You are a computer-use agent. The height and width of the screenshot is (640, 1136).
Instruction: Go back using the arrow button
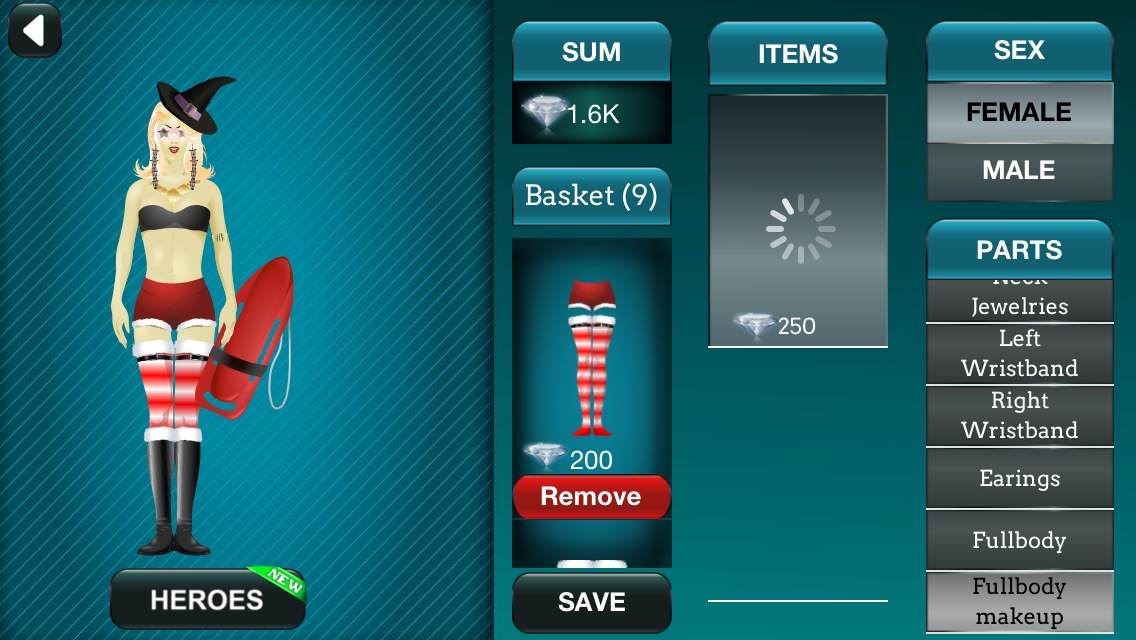coord(35,31)
